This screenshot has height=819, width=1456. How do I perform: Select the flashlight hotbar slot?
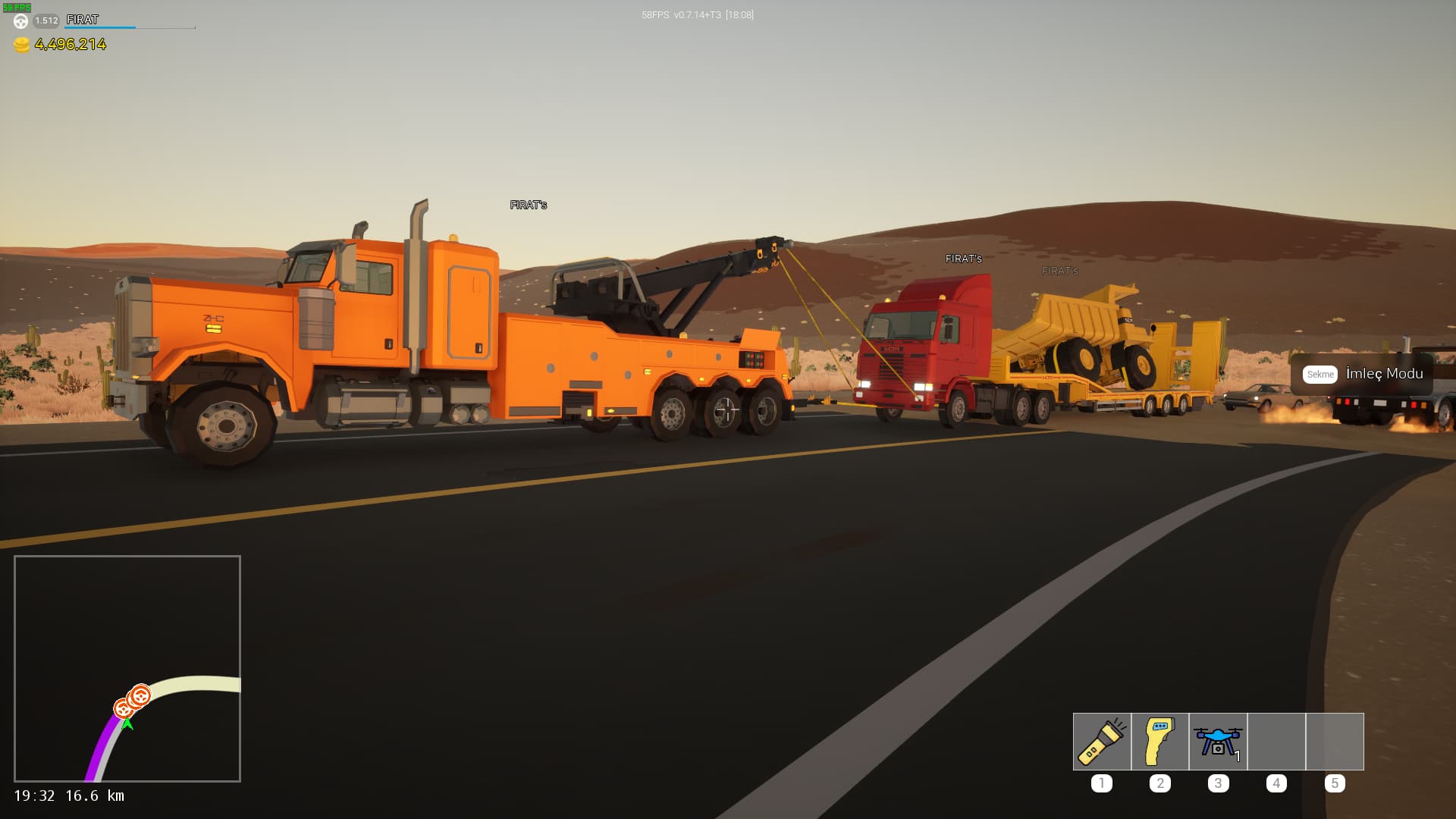[1102, 742]
